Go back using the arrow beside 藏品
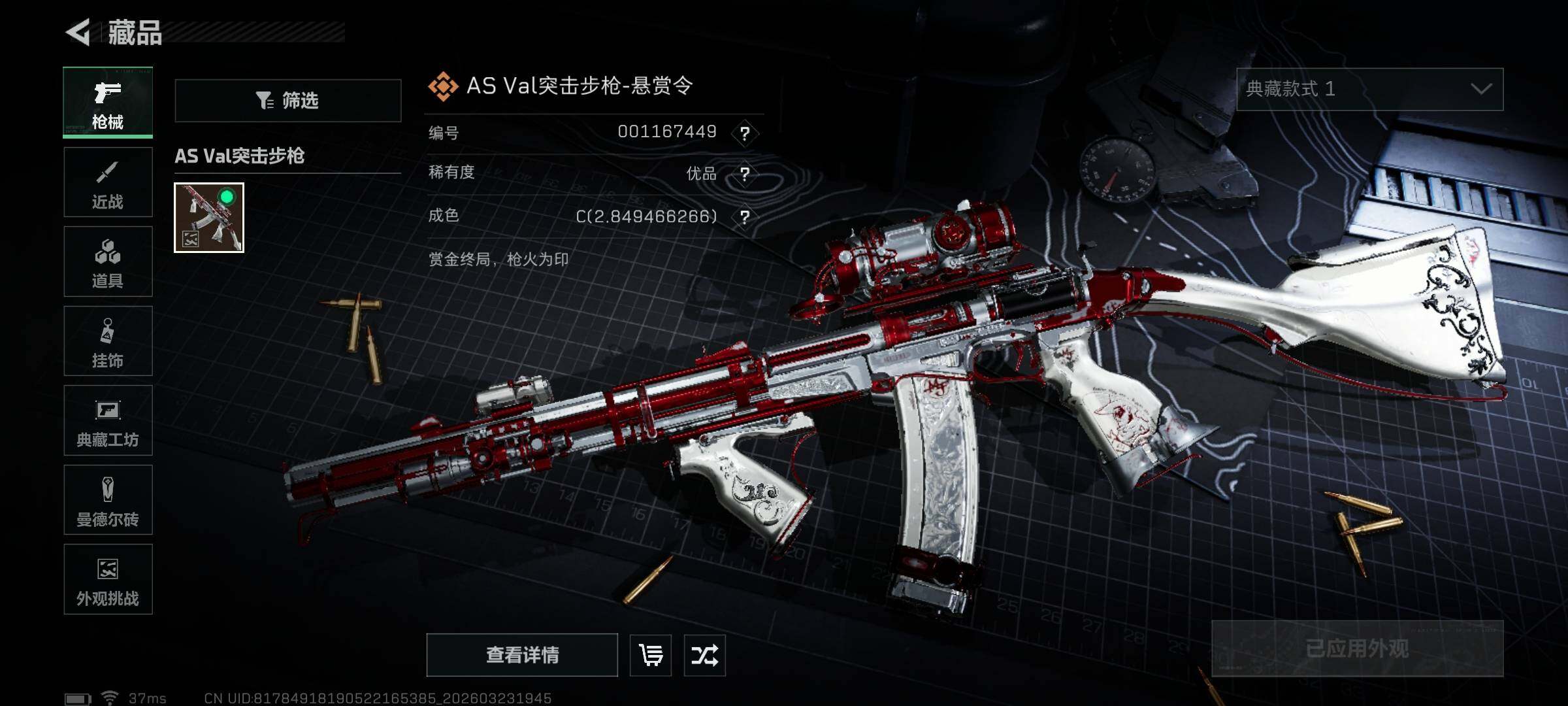The height and width of the screenshot is (706, 1568). click(x=79, y=32)
